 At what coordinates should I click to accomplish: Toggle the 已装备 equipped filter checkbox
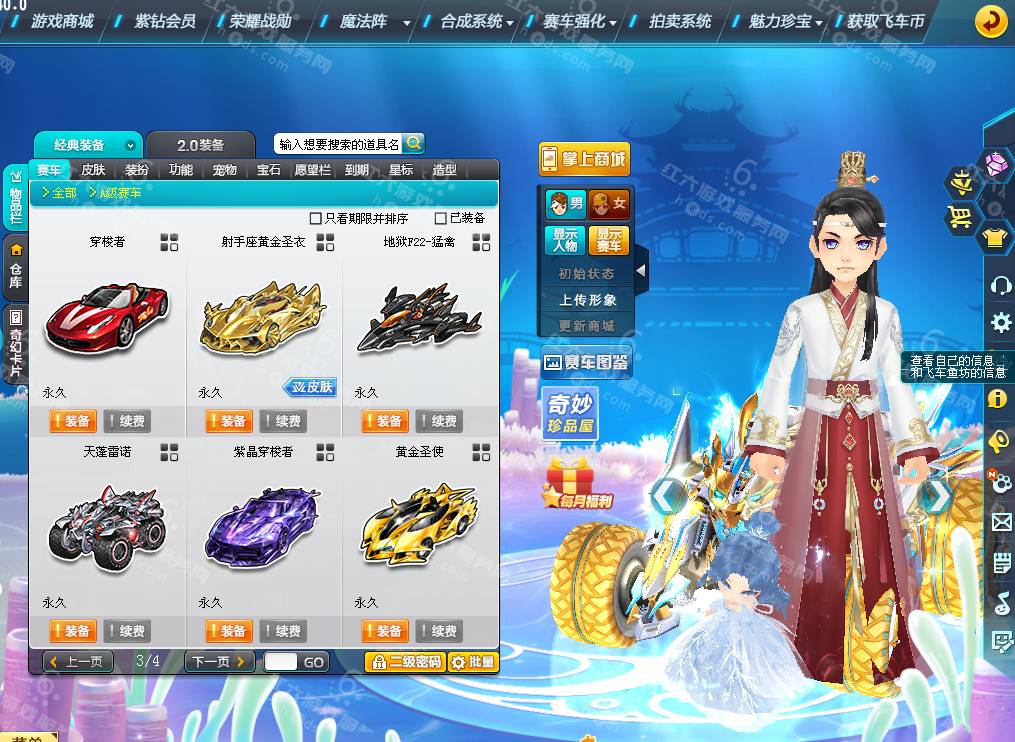point(441,218)
